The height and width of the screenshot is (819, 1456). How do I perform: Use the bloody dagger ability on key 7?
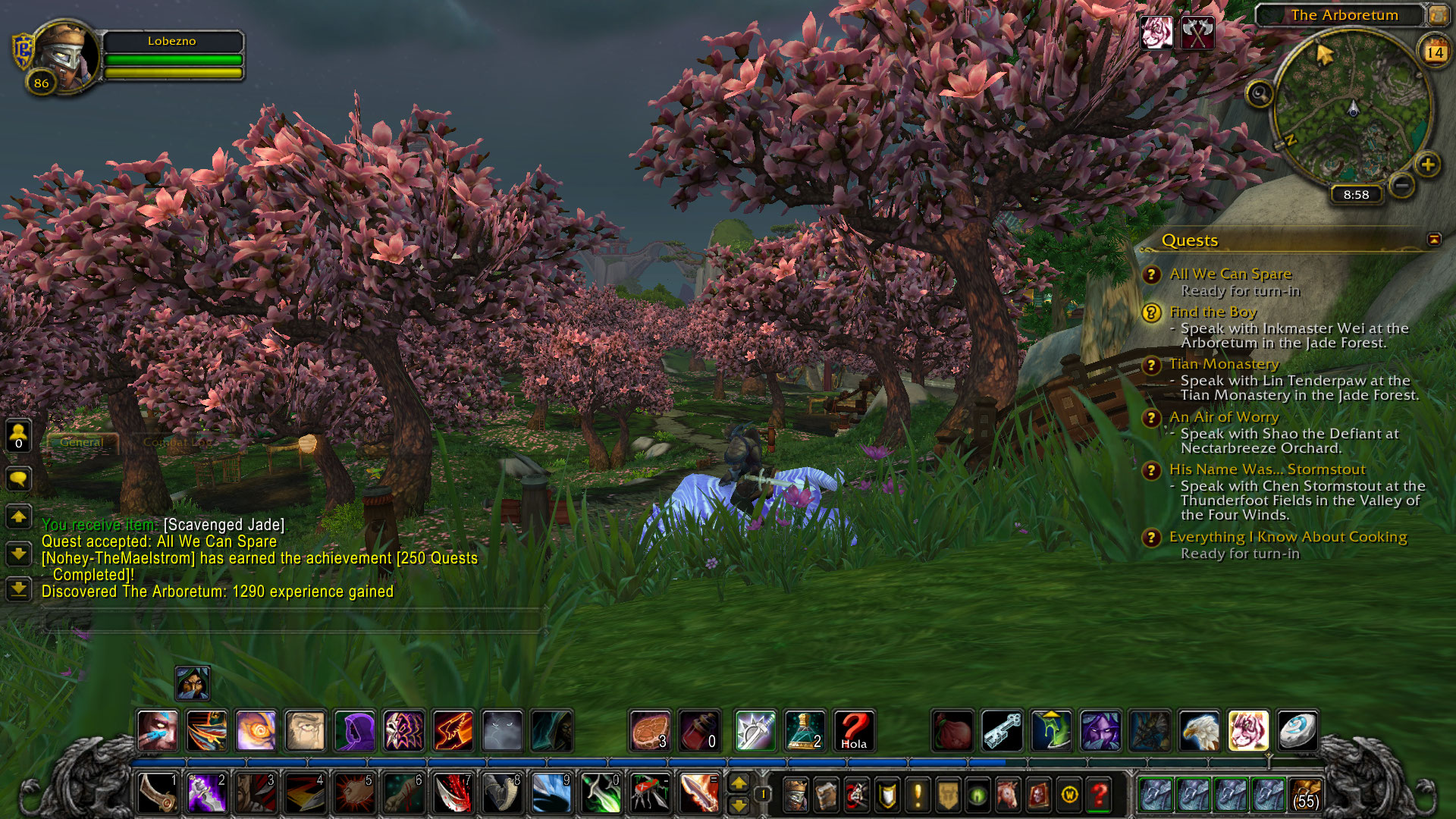tap(453, 794)
